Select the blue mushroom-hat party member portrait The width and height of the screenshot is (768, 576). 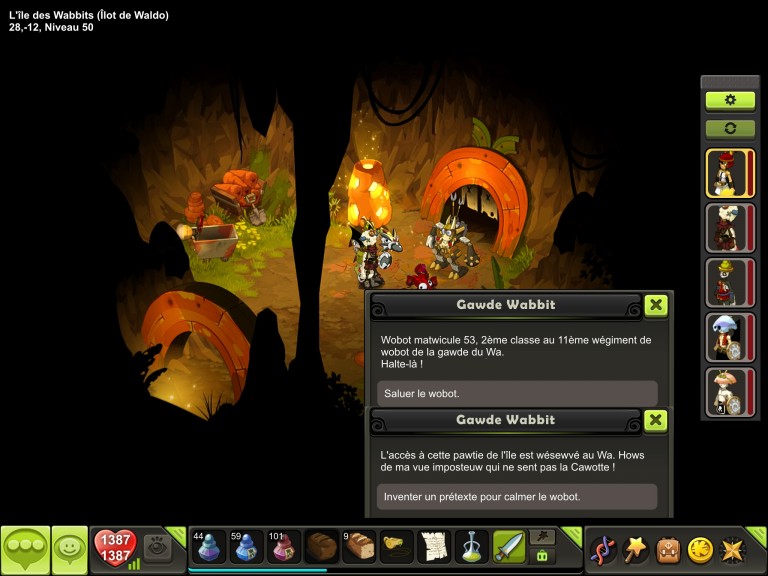[x=729, y=337]
